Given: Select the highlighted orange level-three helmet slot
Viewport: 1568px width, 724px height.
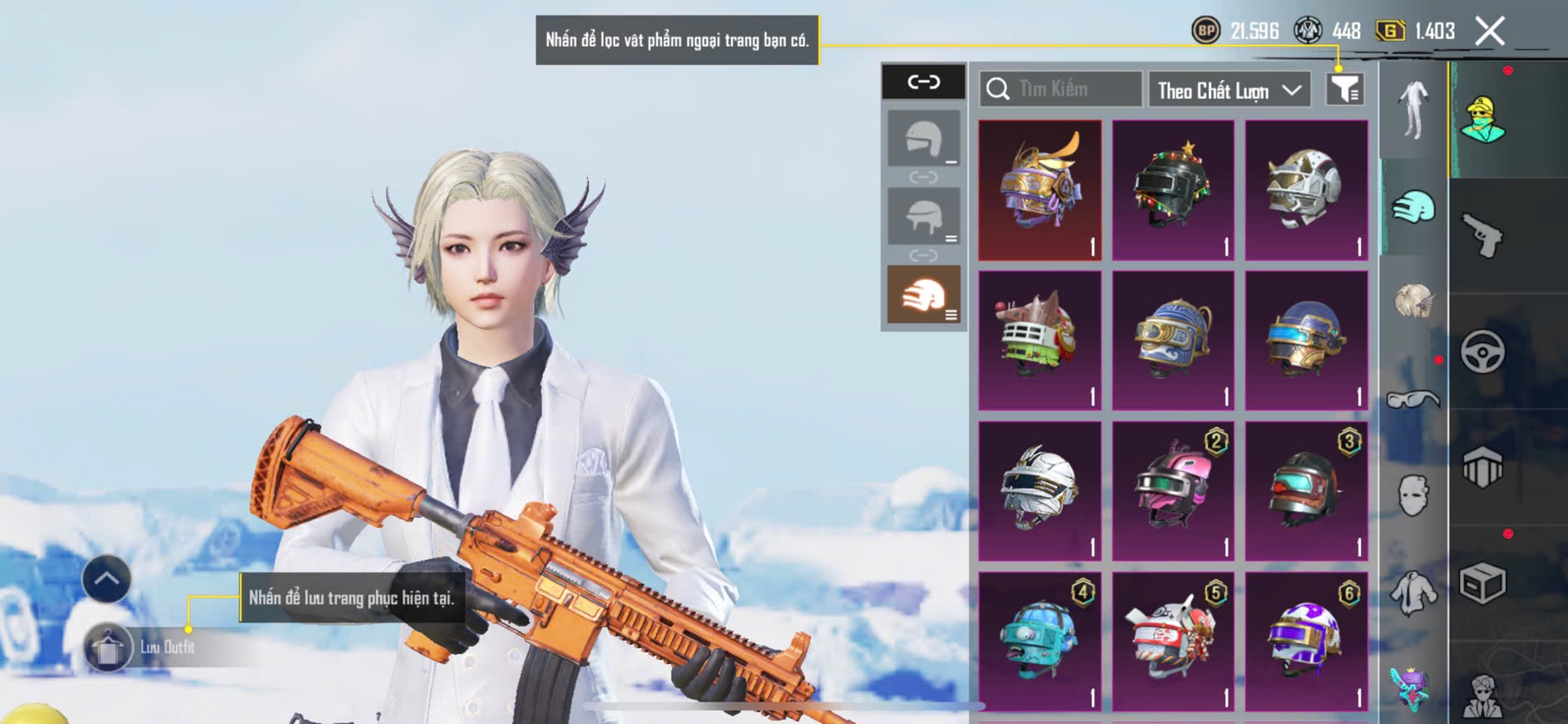Looking at the screenshot, I should (923, 295).
